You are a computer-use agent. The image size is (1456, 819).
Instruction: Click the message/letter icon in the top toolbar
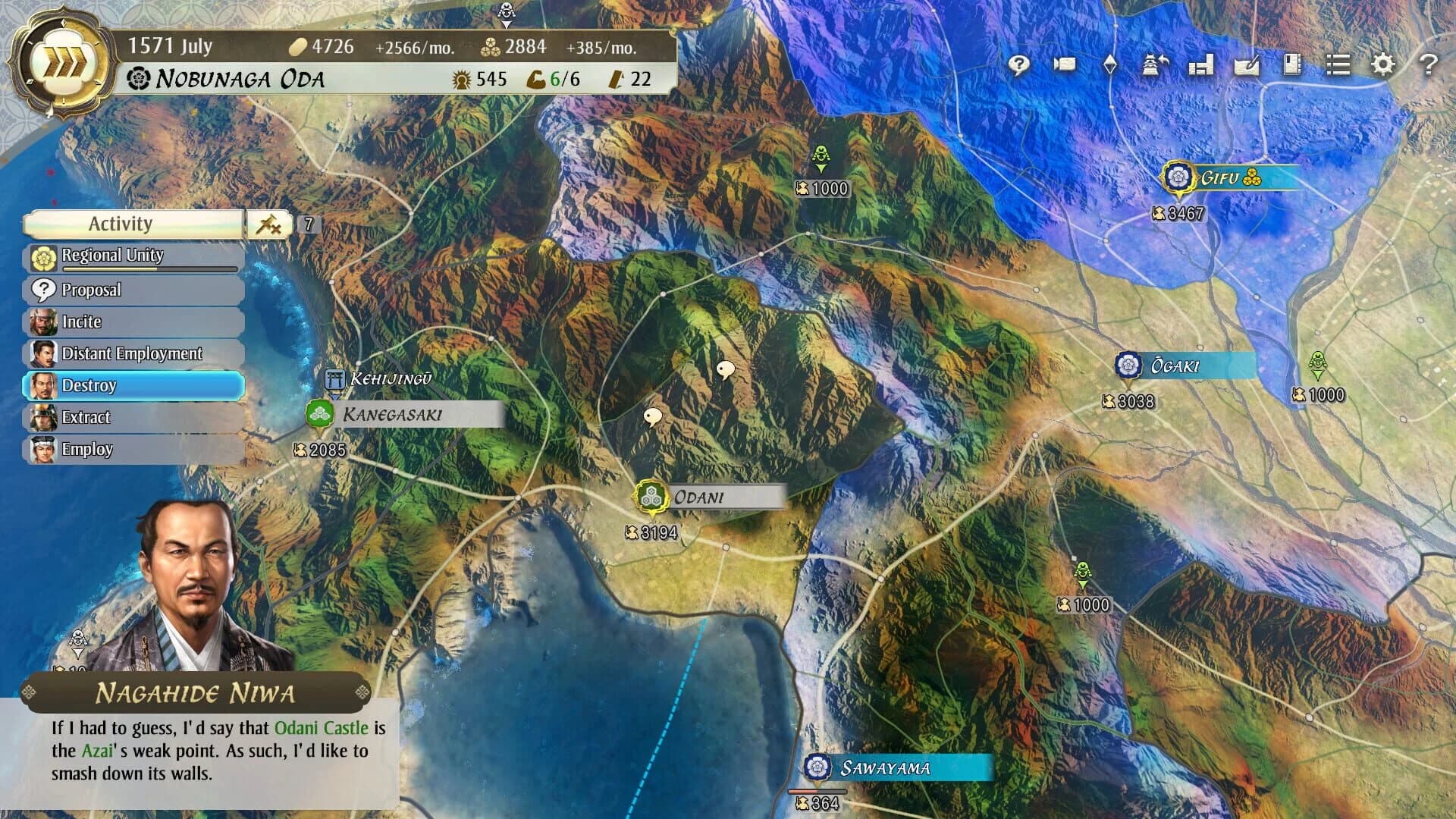1065,66
